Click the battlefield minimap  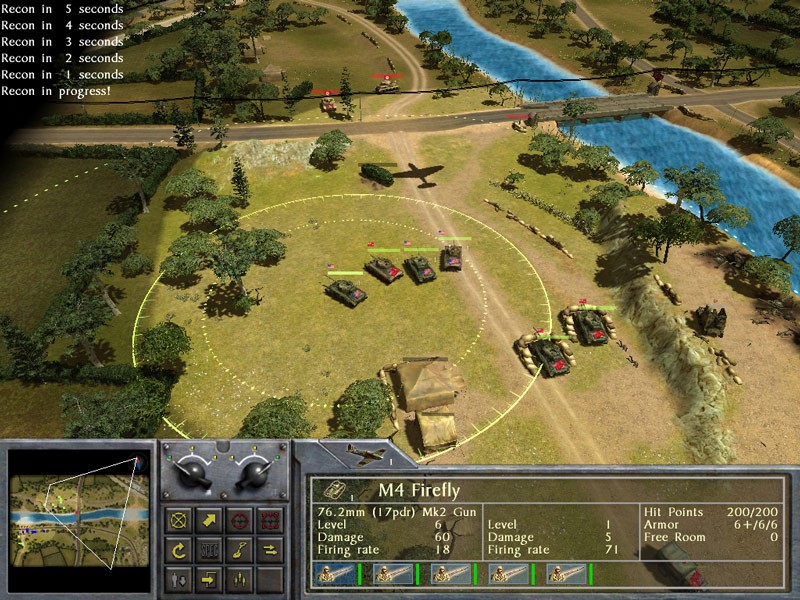click(x=79, y=518)
